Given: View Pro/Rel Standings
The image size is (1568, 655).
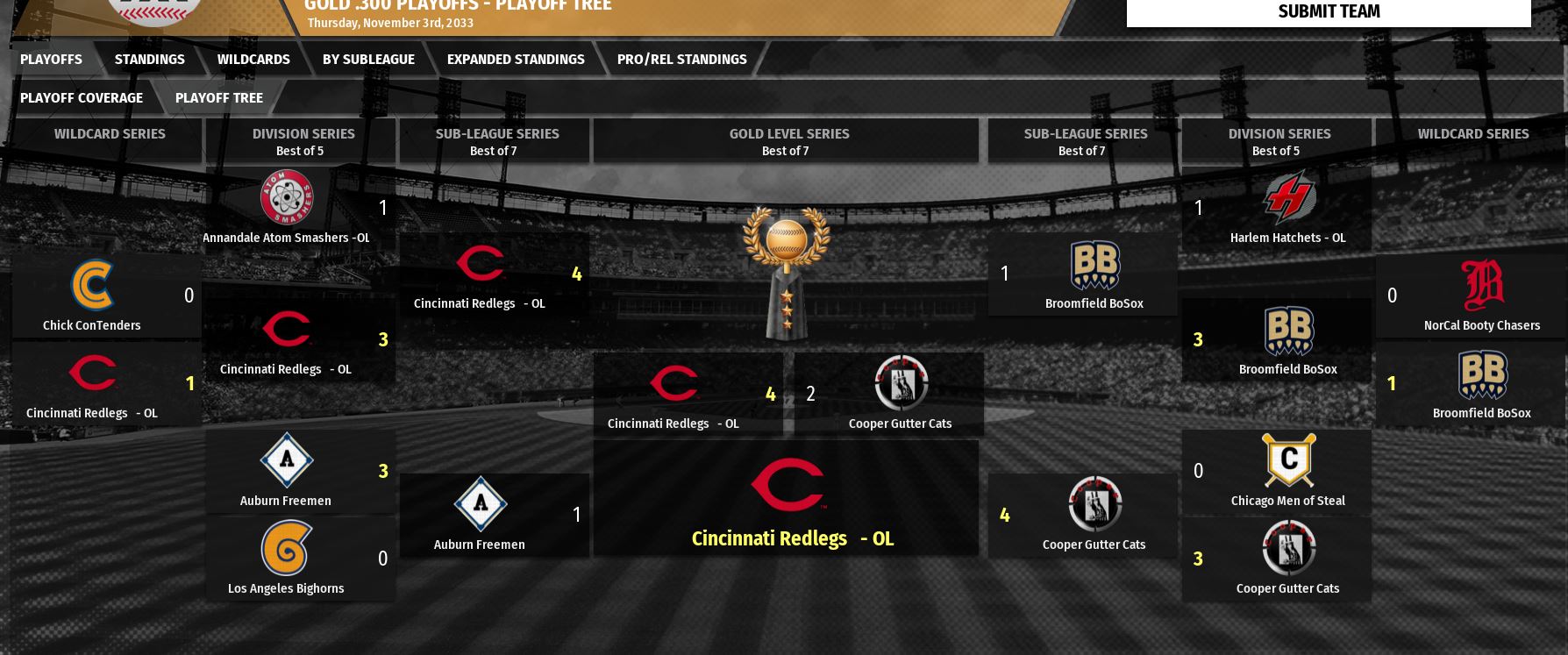Looking at the screenshot, I should (681, 60).
